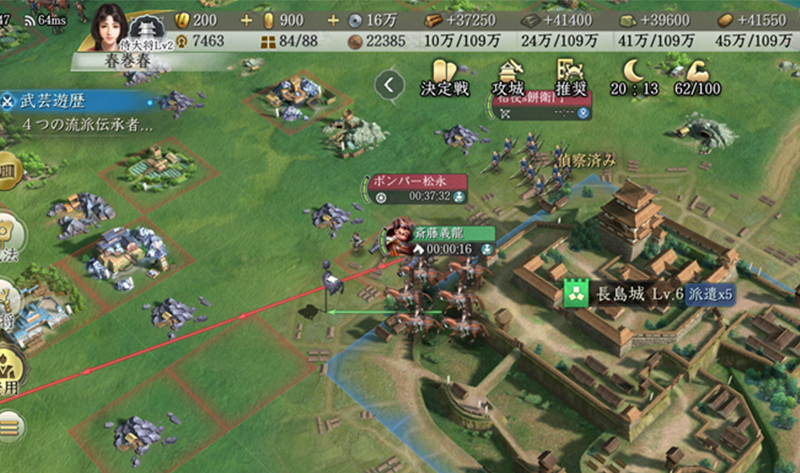Collapse the top icon row with the arrow
This screenshot has height=473, width=800.
[390, 85]
